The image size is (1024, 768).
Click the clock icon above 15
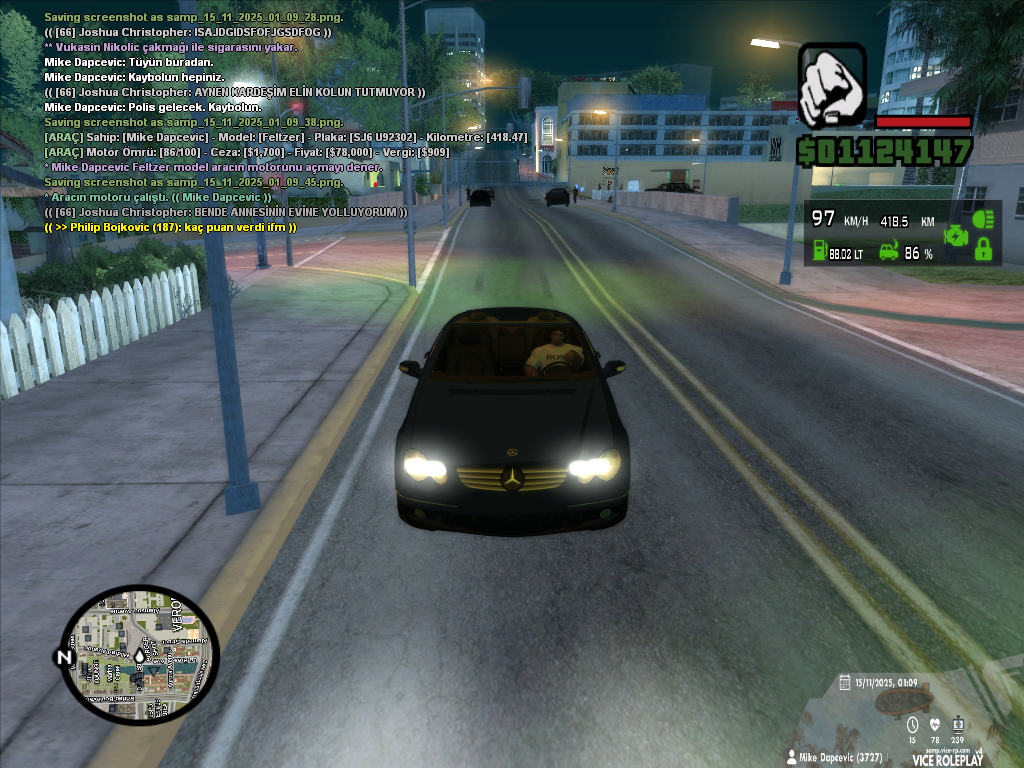[911, 725]
